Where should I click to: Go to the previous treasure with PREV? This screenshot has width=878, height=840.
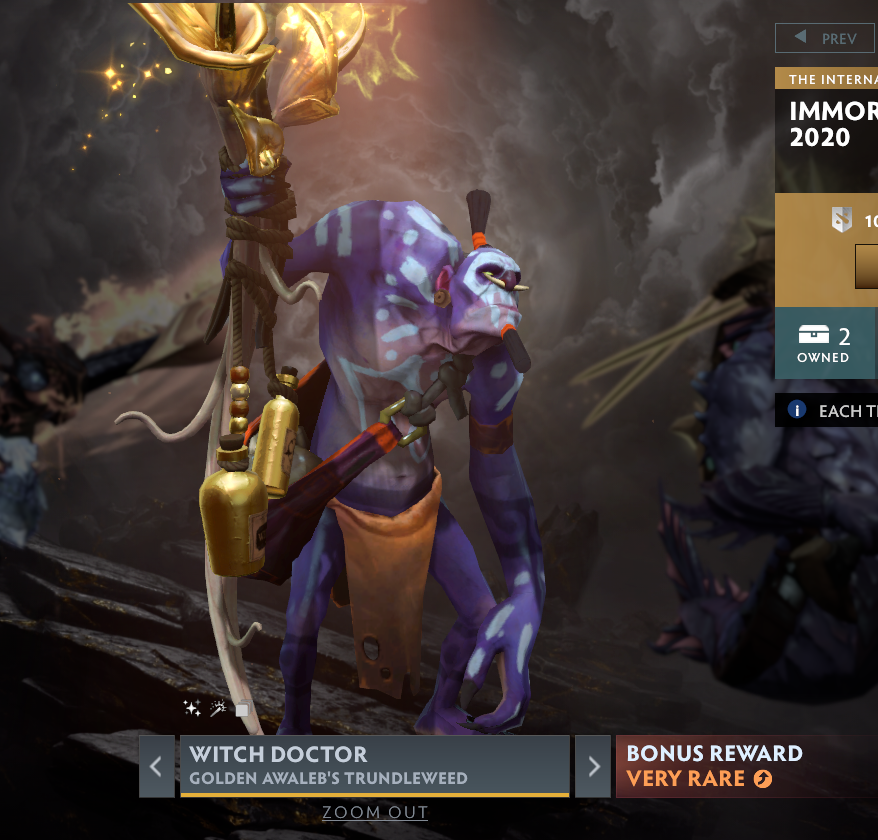(826, 38)
